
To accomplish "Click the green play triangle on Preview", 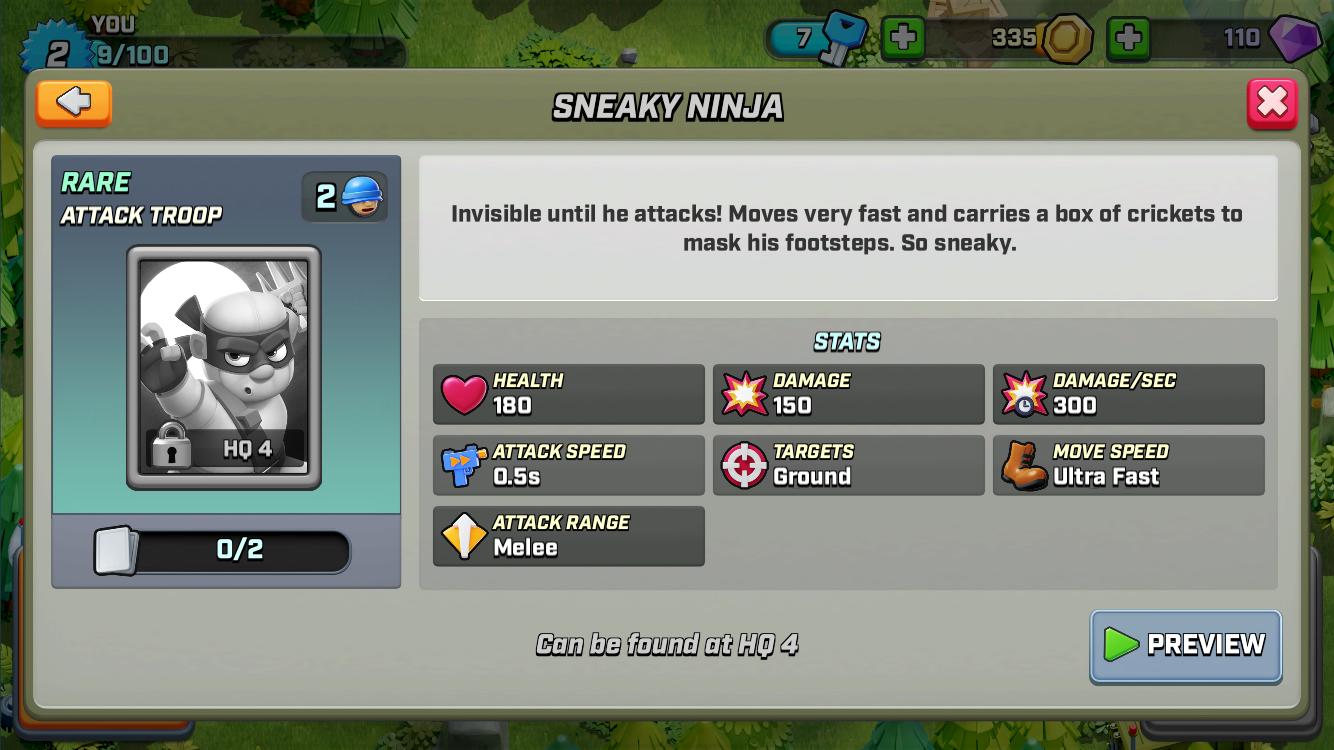I will tap(1120, 645).
